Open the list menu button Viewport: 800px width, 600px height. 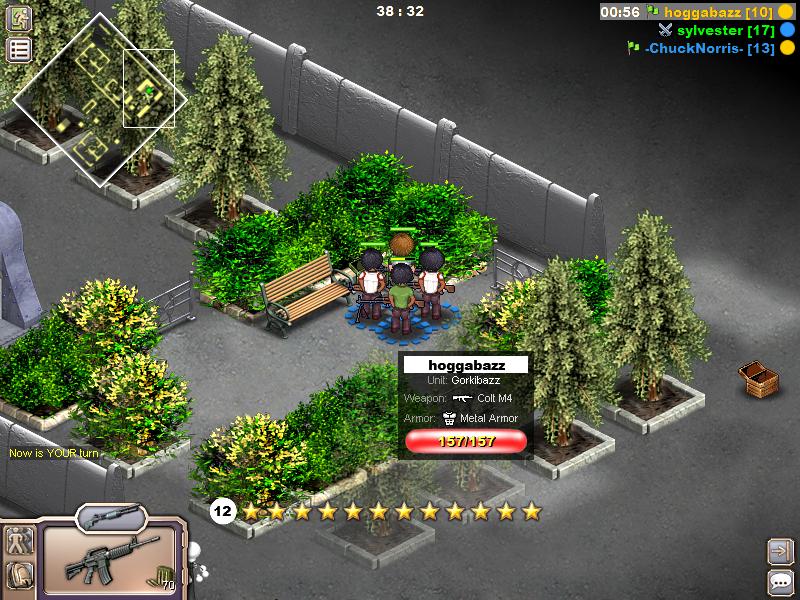19,49
